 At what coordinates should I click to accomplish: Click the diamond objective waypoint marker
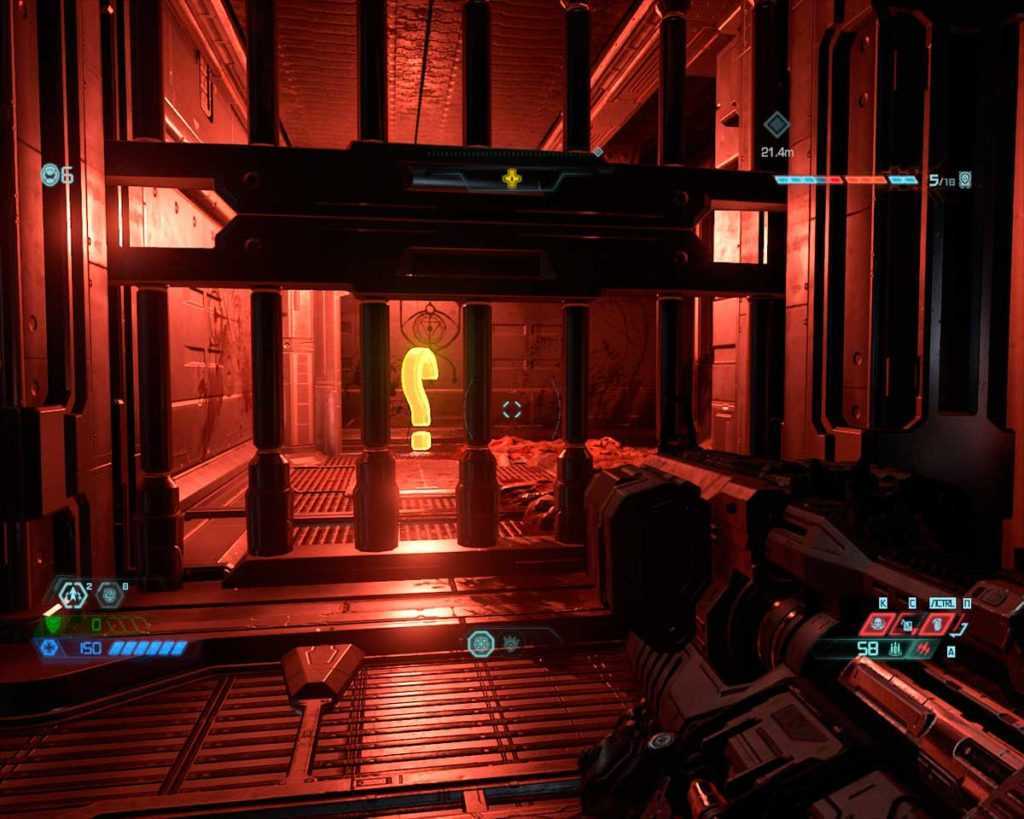[x=777, y=125]
